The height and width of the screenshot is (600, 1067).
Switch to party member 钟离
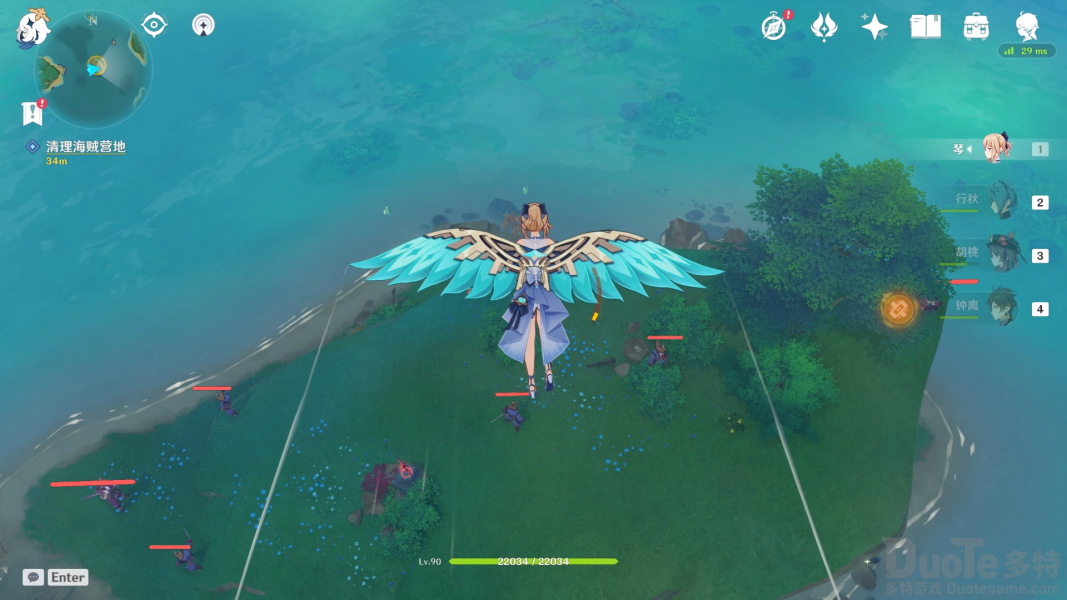1000,307
